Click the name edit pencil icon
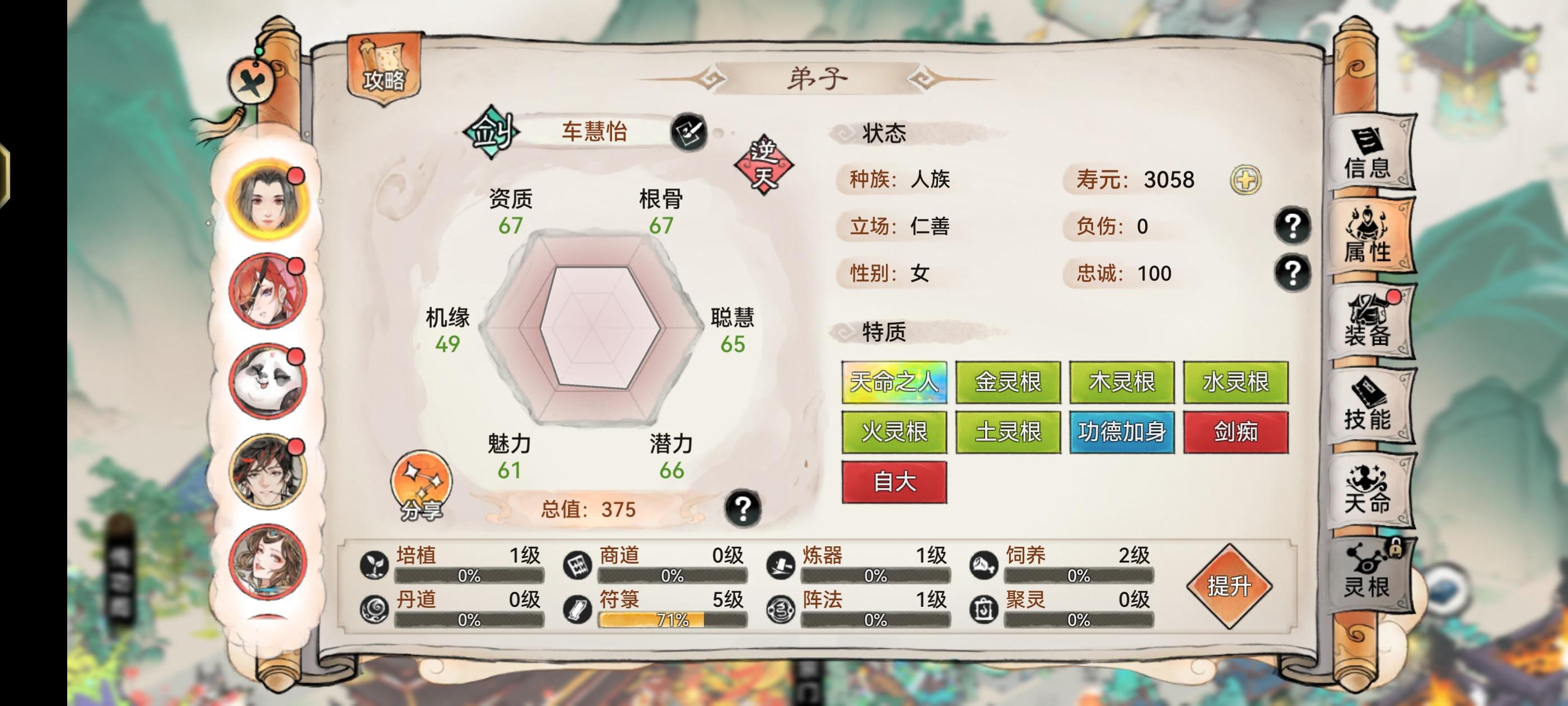This screenshot has width=1568, height=706. tap(692, 132)
